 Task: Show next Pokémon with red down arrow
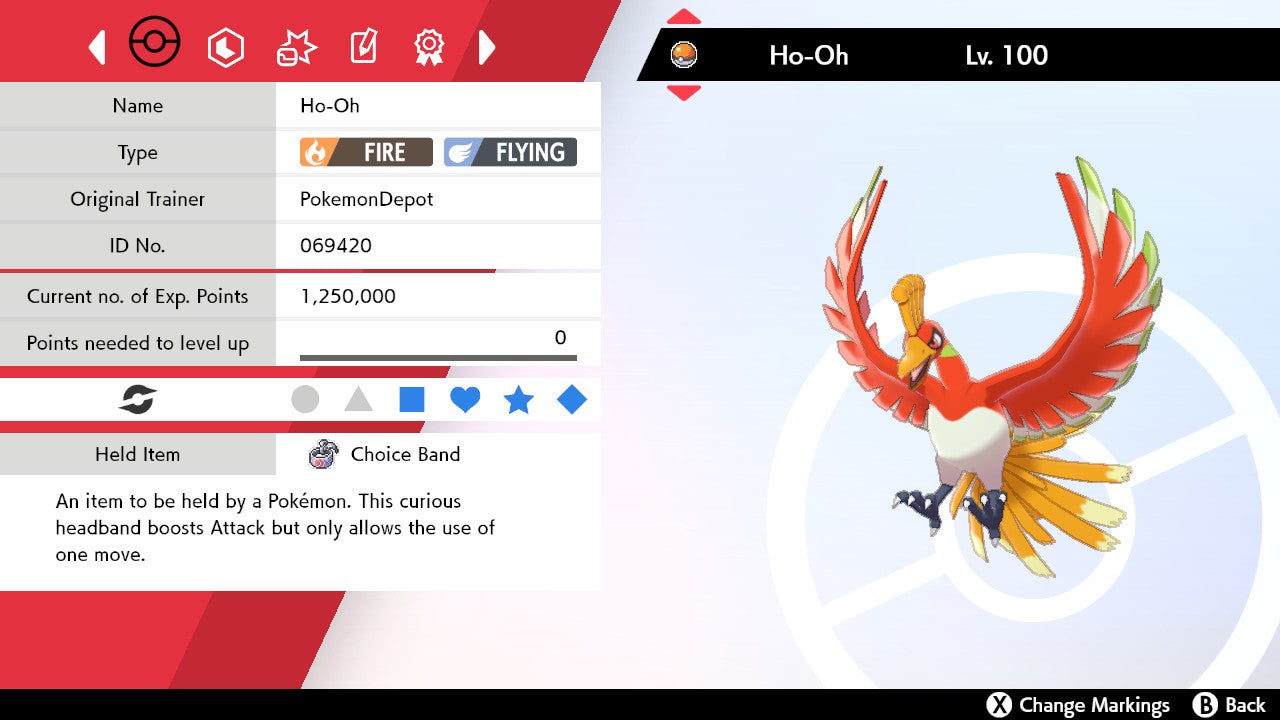(x=683, y=93)
